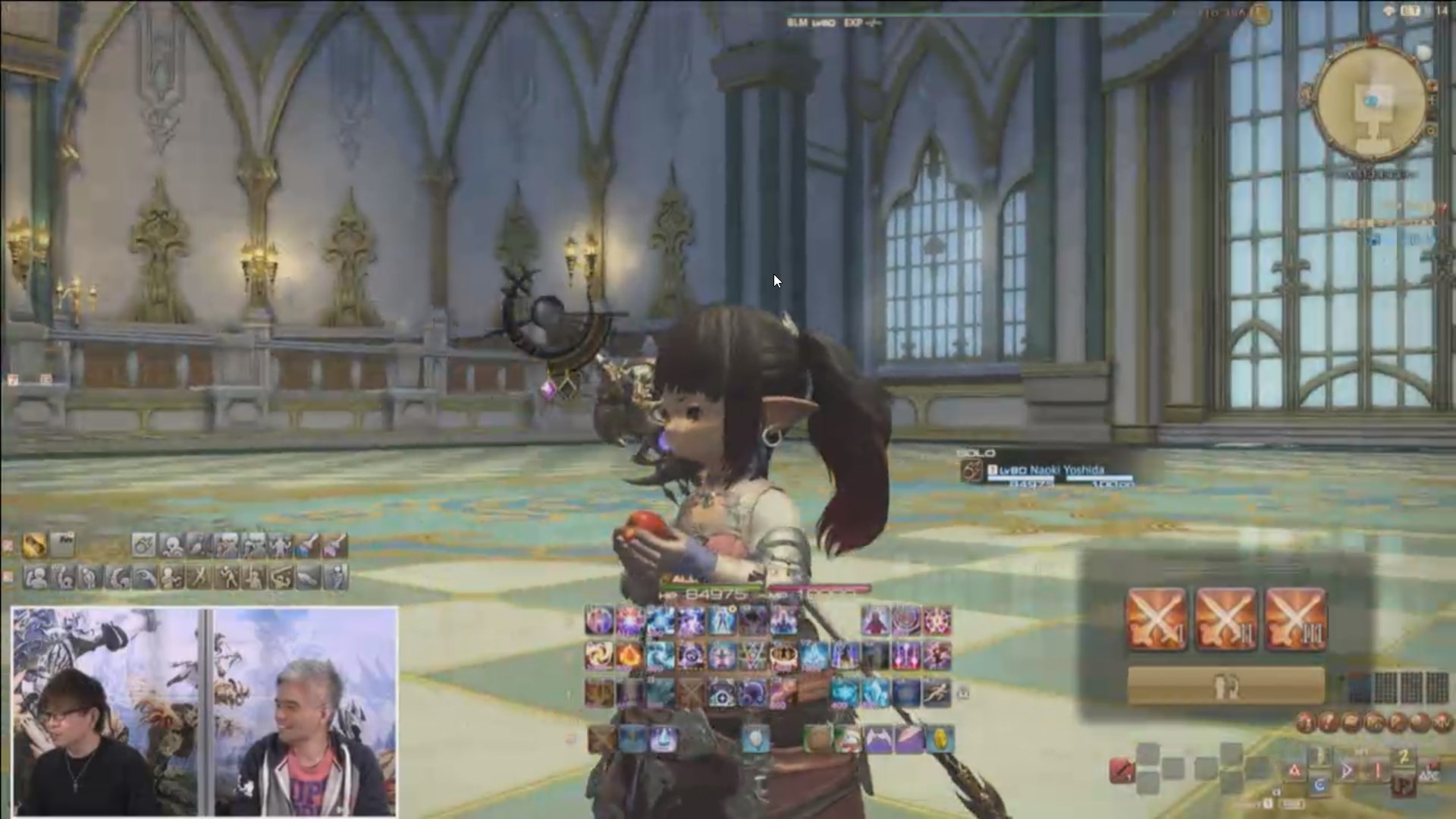The image size is (1456, 819).
Task: Click the fireball emote icon on the left hotbar
Action: pos(143,545)
